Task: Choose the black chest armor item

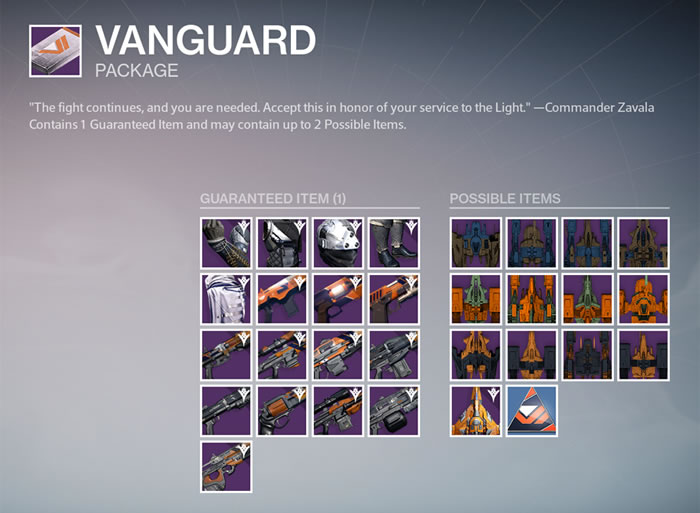Action: [281, 243]
